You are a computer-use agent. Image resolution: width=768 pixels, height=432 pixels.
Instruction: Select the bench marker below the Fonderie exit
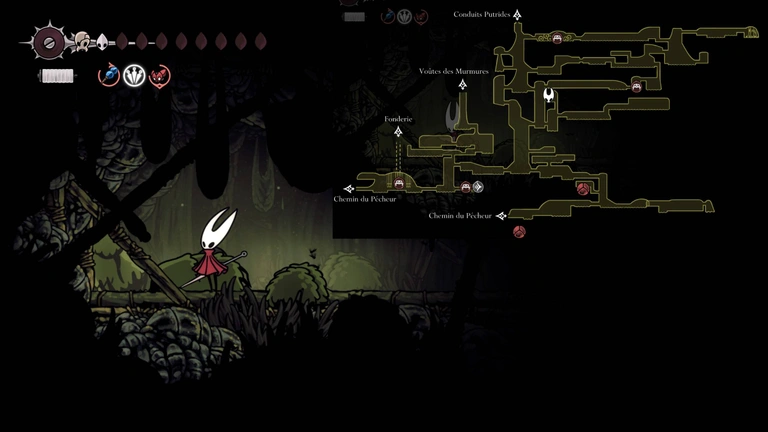399,183
